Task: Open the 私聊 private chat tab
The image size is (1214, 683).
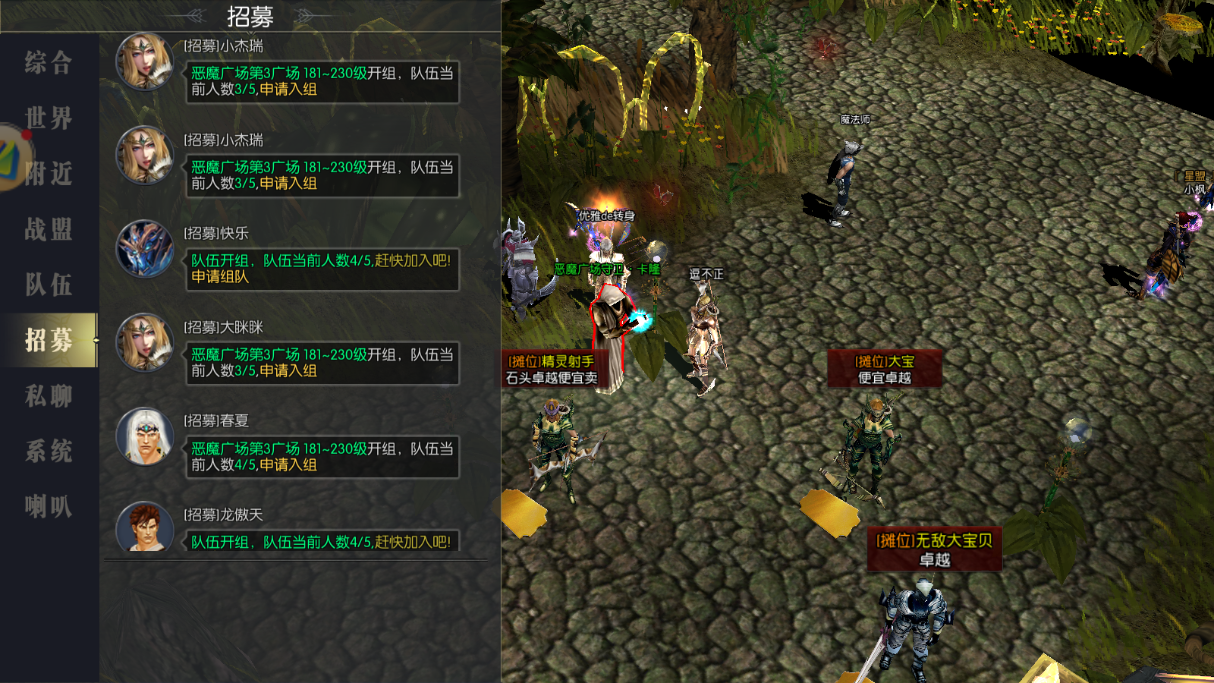Action: 49,396
